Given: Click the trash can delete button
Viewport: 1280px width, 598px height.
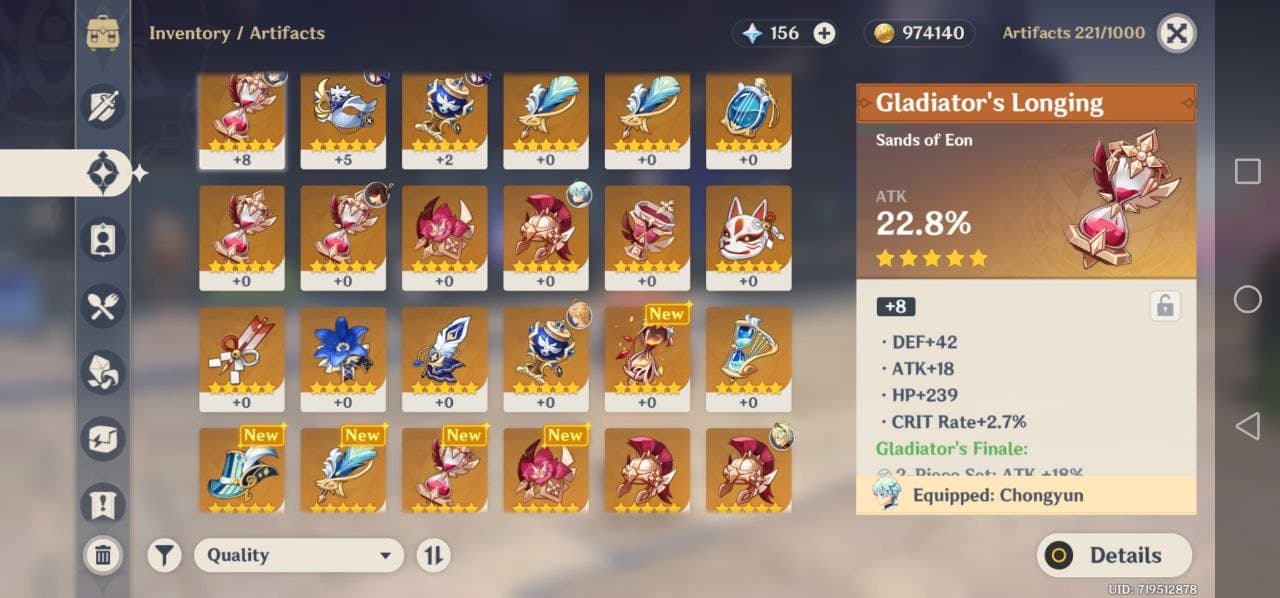Looking at the screenshot, I should tap(102, 555).
